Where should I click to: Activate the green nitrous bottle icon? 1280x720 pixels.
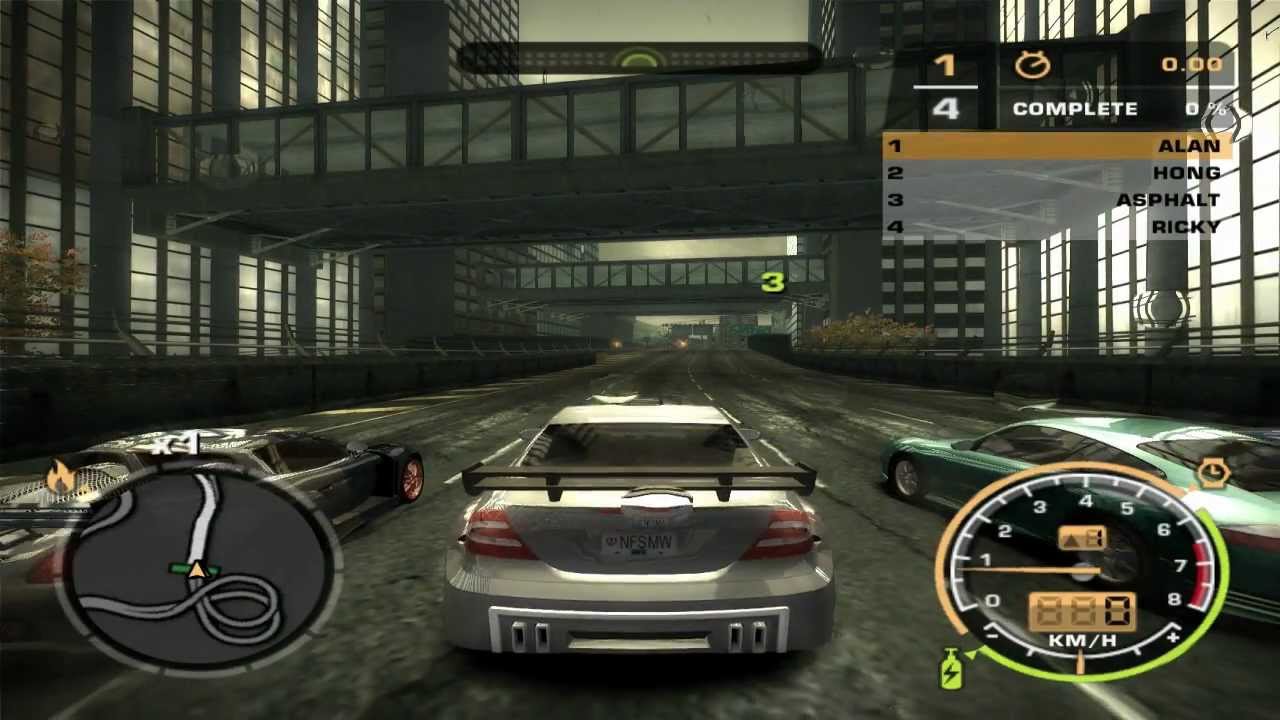coord(950,668)
